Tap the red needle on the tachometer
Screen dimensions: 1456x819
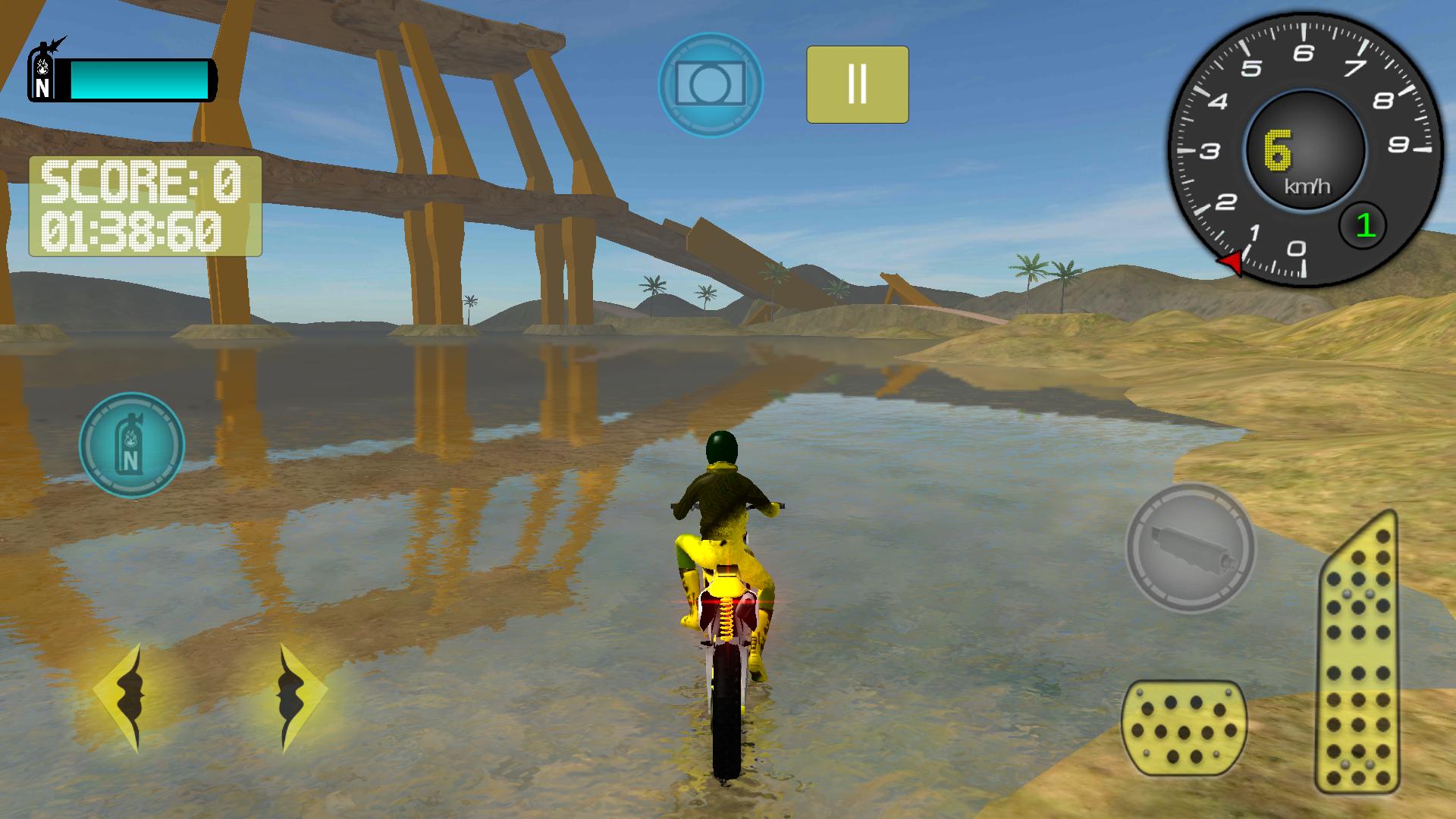1234,260
